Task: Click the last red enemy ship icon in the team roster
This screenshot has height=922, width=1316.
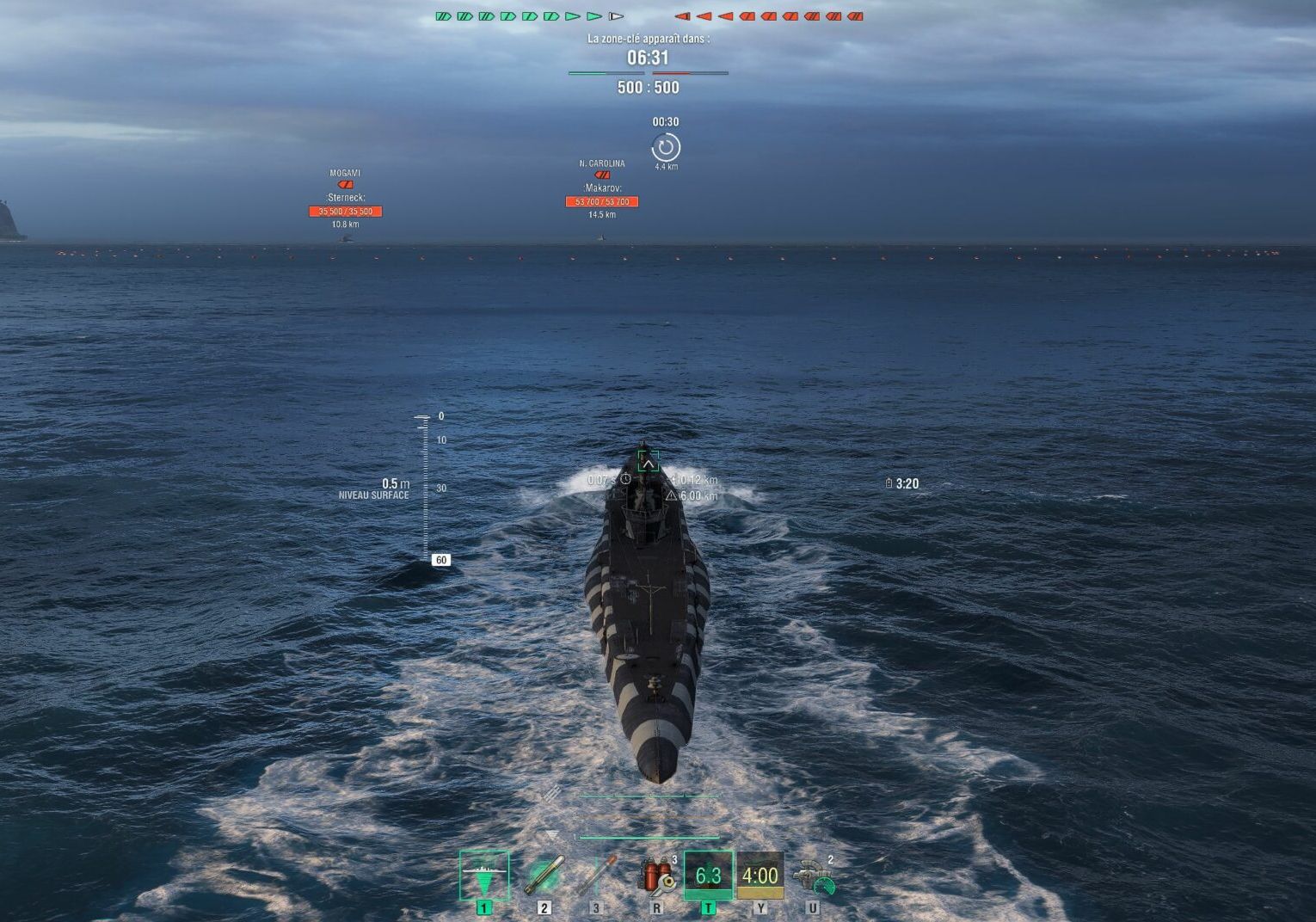Action: 854,15
